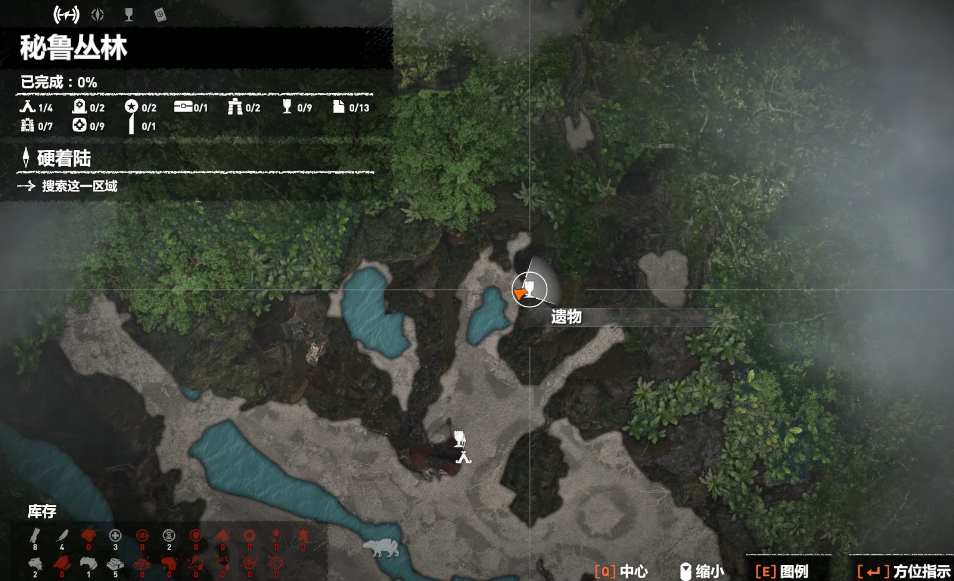
Task: Click the base camp tent marker
Action: click(x=462, y=457)
